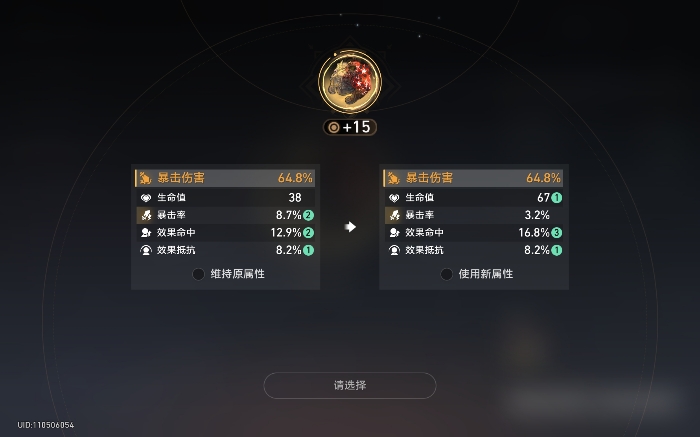This screenshot has width=700, height=437.
Task: Click the 请选择 confirm button
Action: pos(350,385)
